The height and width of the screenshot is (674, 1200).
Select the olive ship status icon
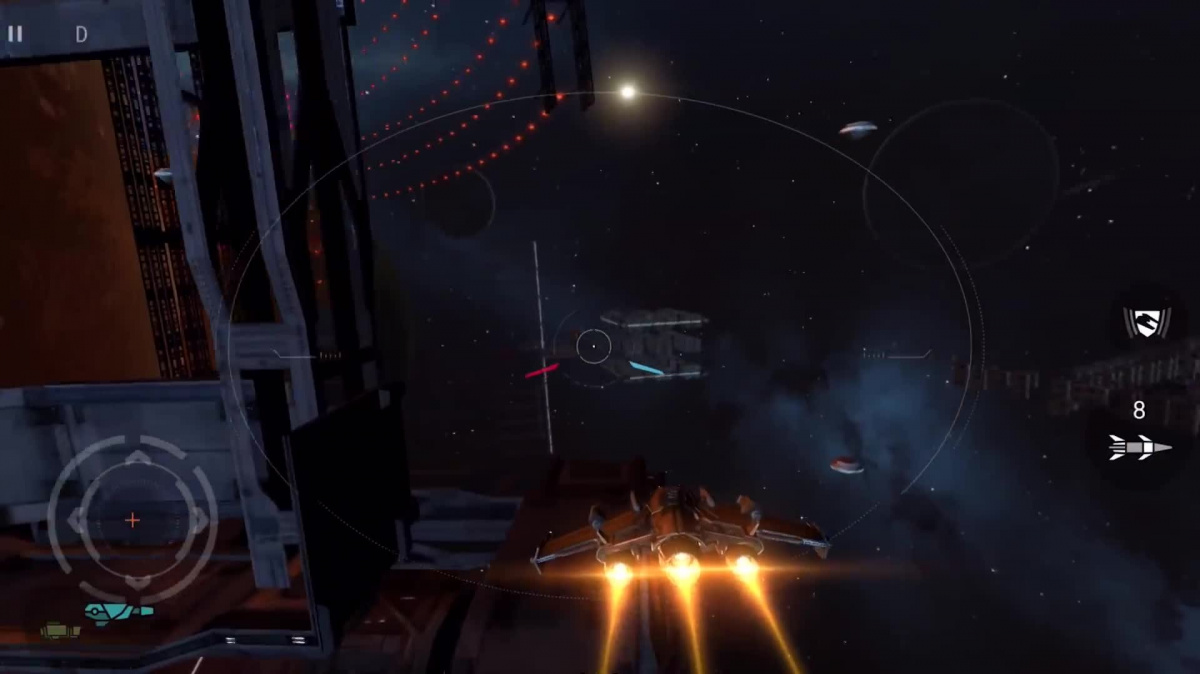59,631
